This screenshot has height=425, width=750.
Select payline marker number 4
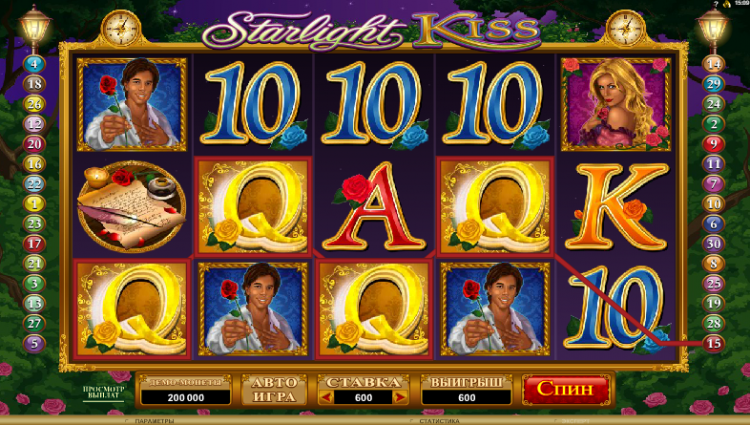35,62
